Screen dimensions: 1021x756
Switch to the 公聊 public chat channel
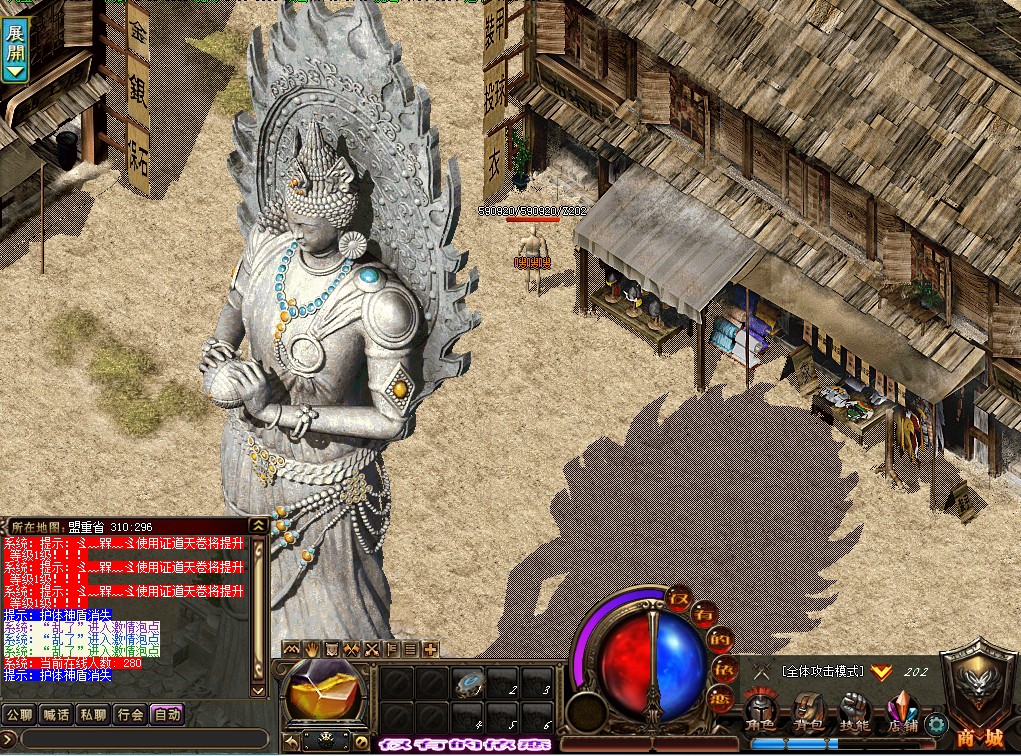(x=19, y=715)
